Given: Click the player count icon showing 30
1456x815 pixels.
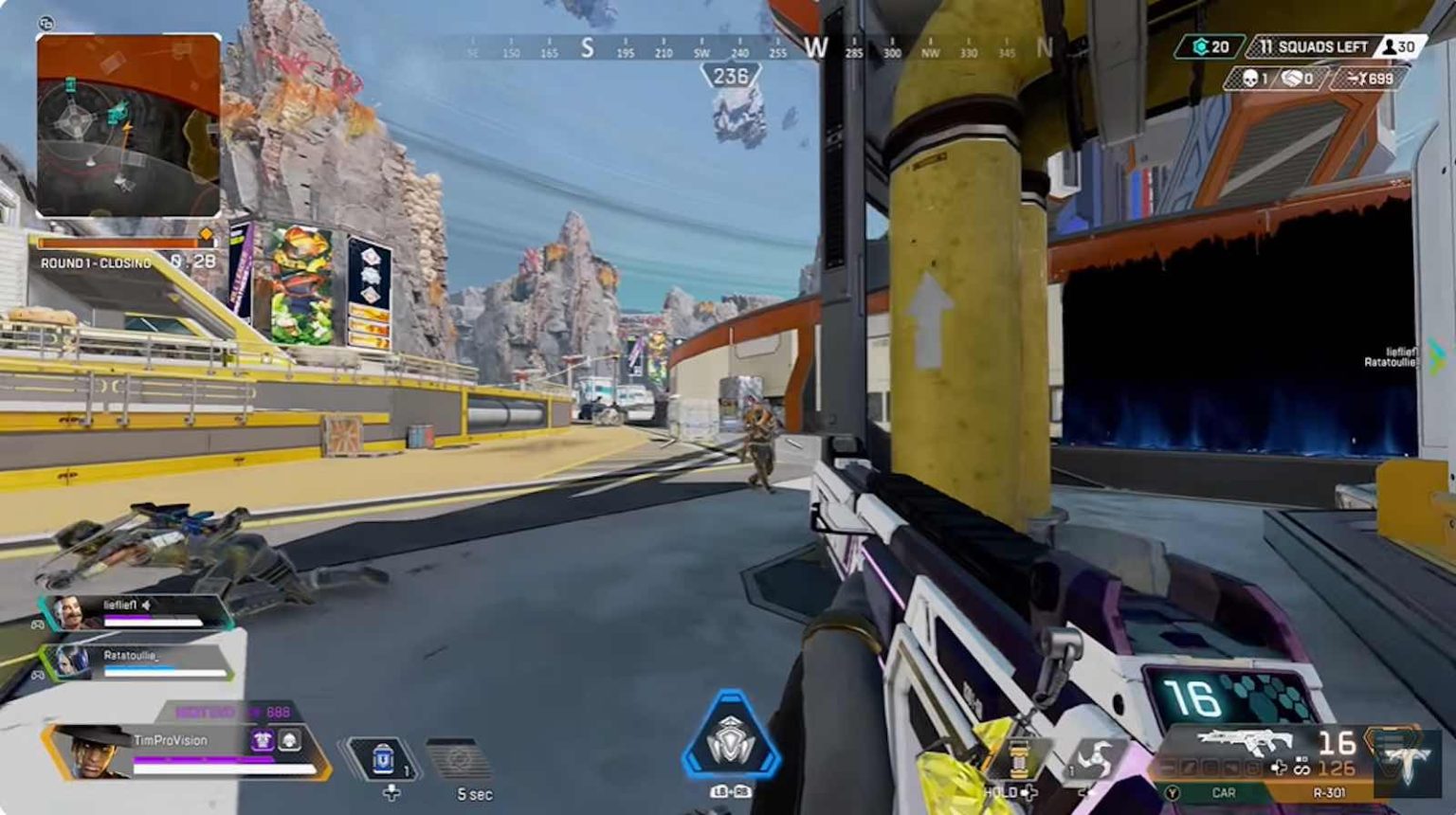Looking at the screenshot, I should click(1389, 45).
